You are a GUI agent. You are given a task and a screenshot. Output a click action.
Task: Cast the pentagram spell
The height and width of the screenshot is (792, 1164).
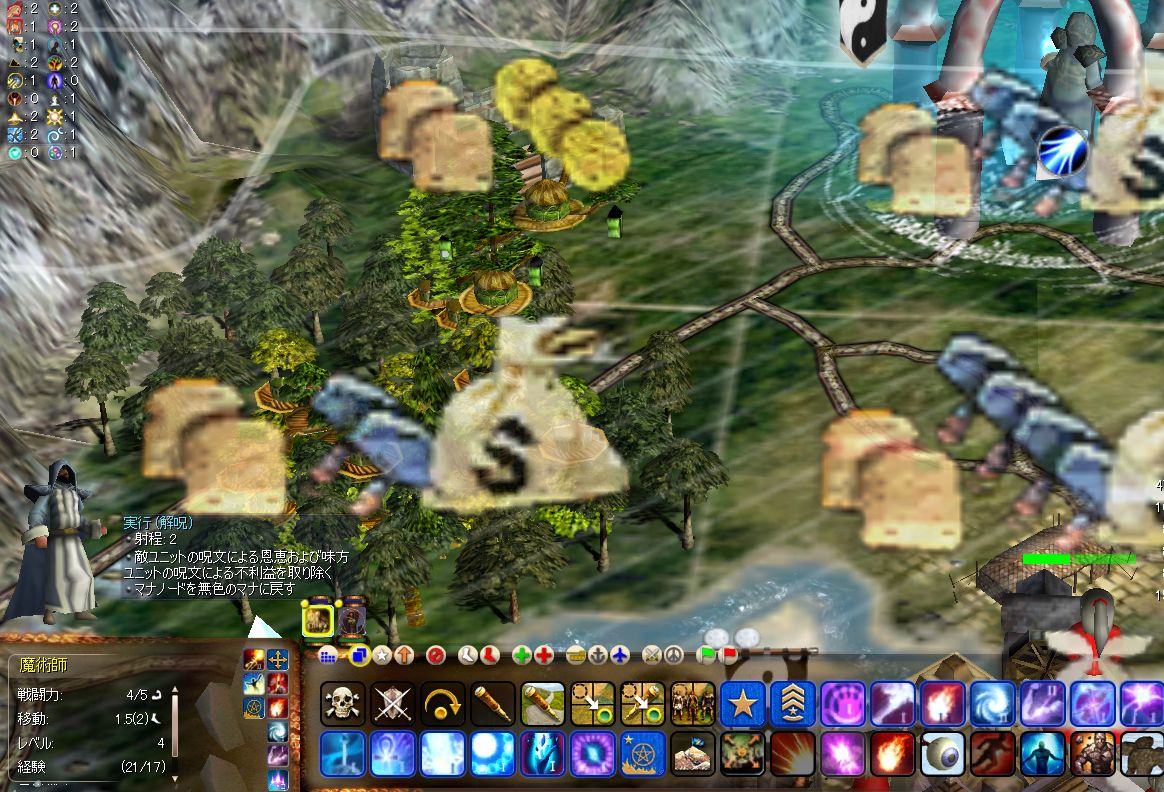point(643,754)
